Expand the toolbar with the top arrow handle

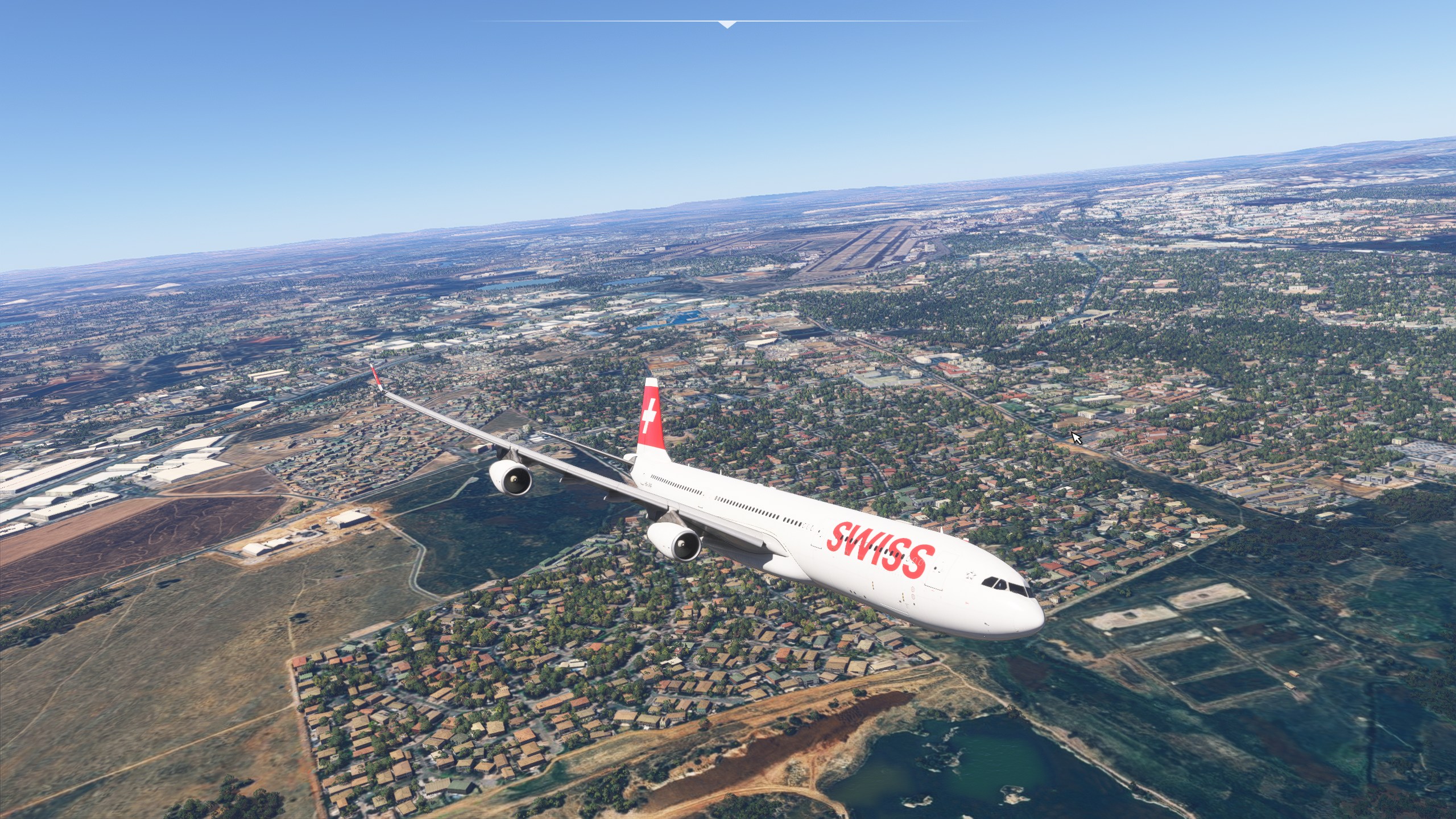tap(727, 24)
